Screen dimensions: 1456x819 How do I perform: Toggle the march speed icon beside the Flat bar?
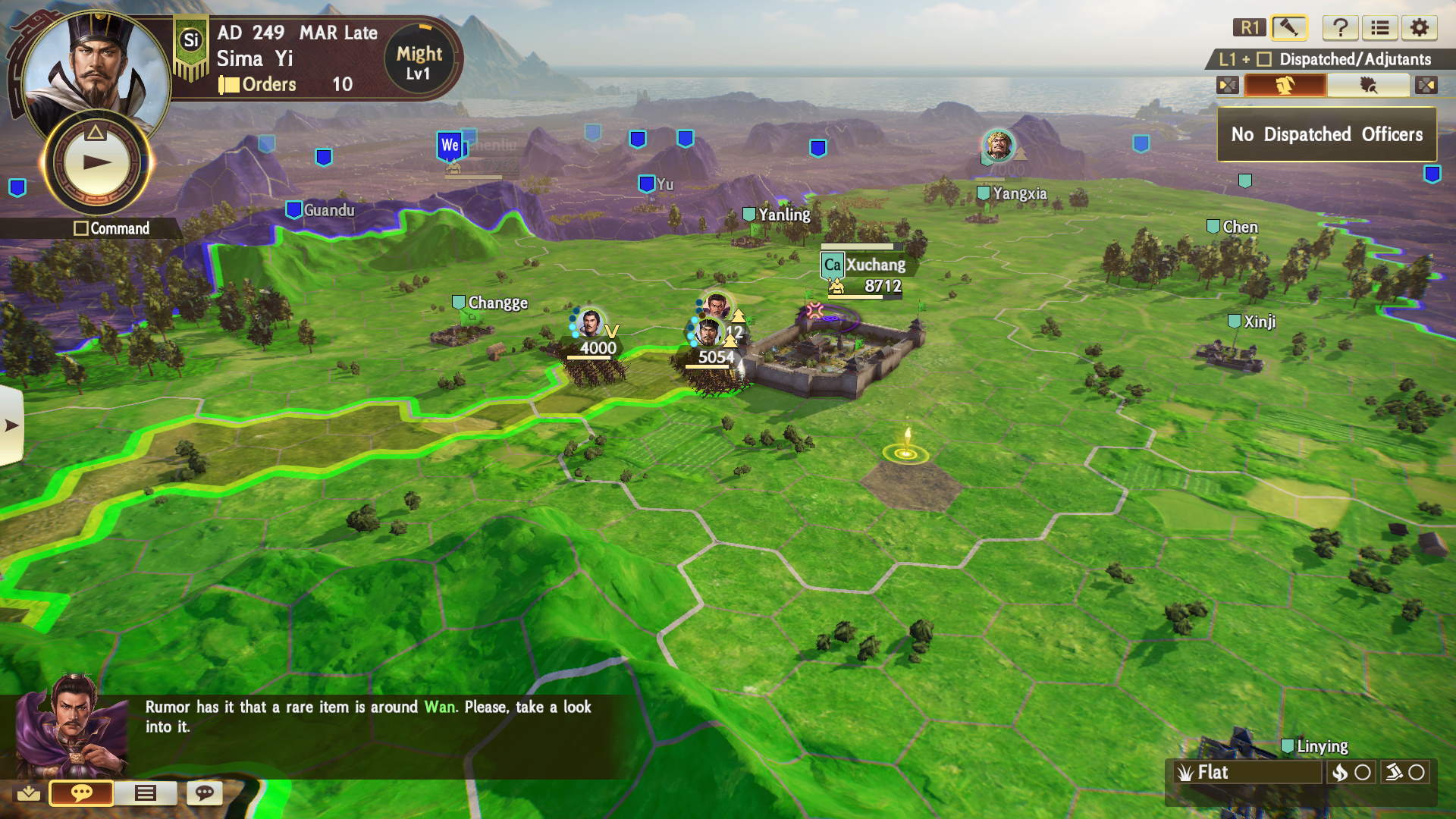click(1395, 773)
